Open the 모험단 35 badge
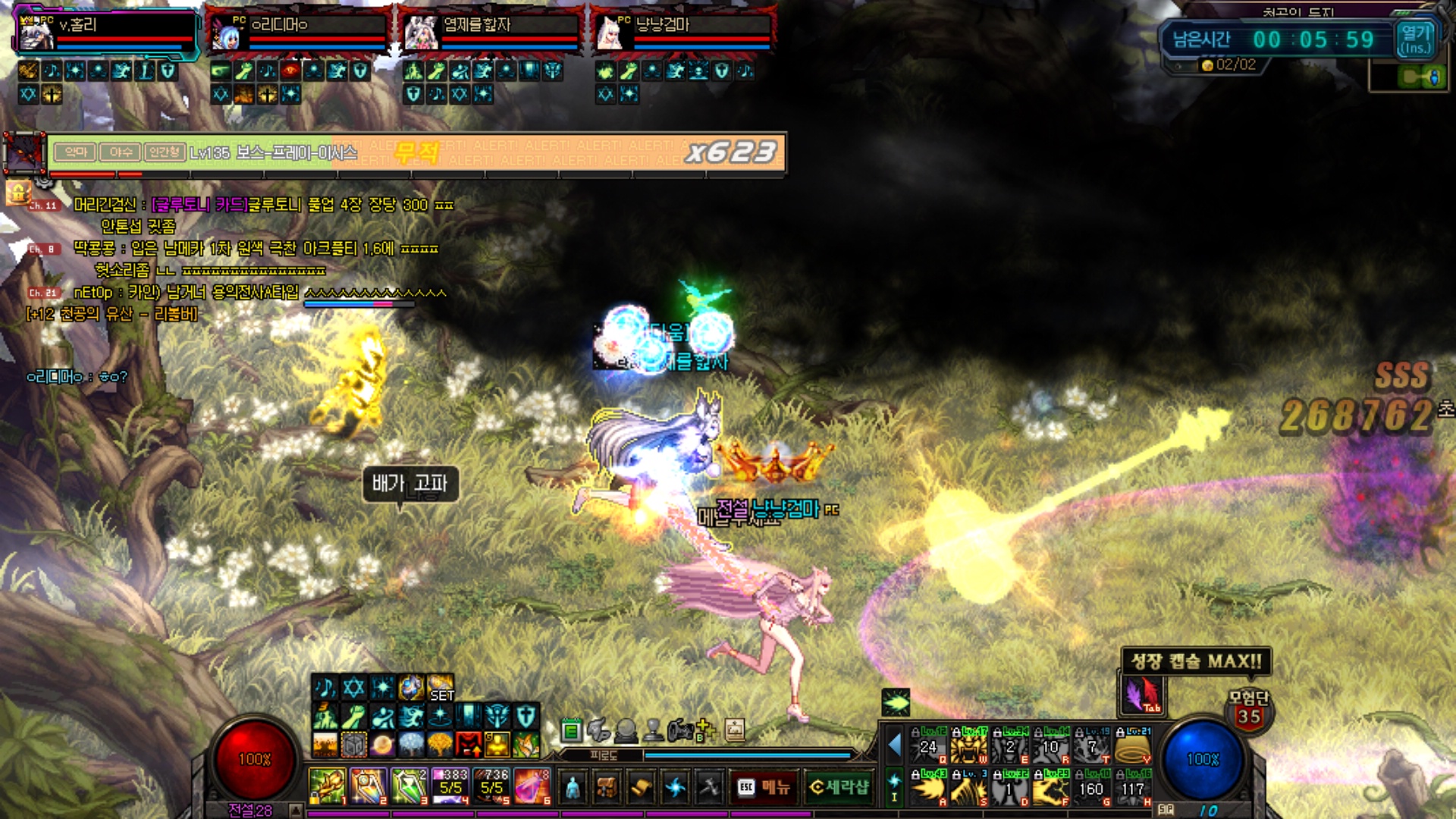The height and width of the screenshot is (819, 1456). (x=1248, y=711)
